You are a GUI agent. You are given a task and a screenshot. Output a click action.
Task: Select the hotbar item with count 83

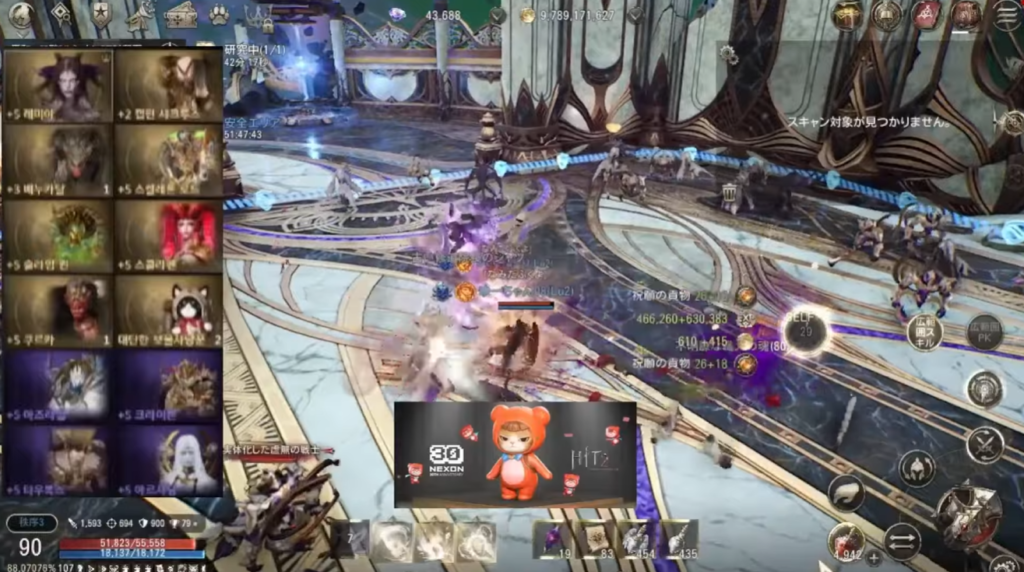595,540
